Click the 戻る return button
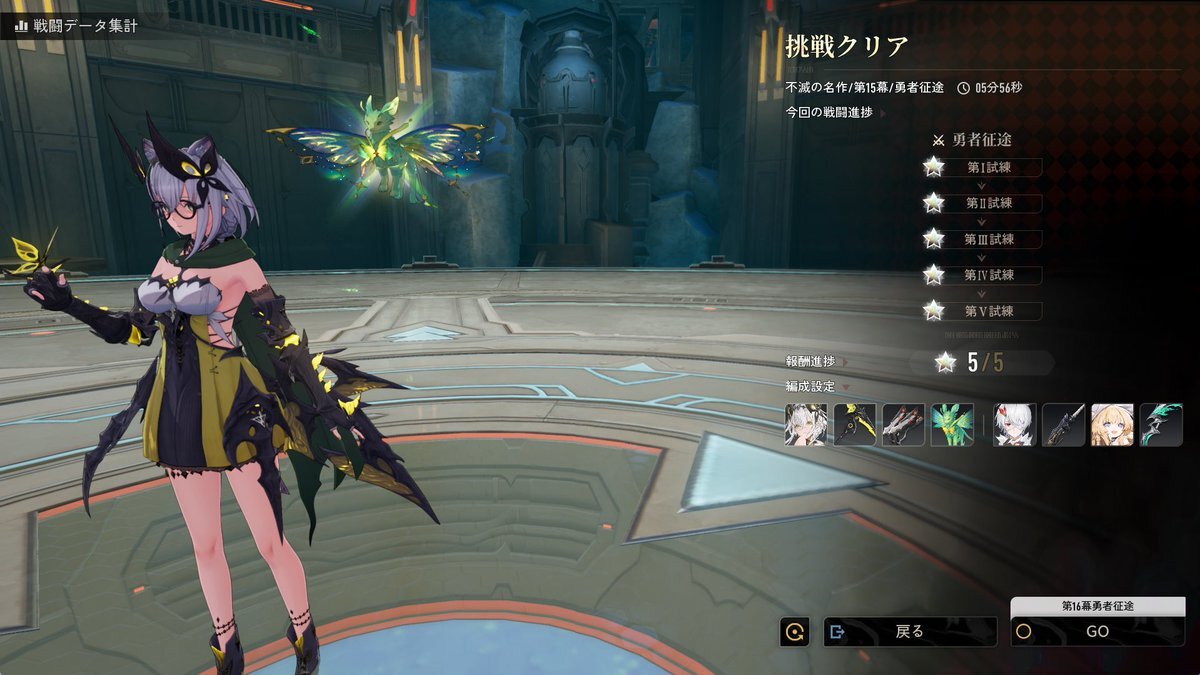Image resolution: width=1200 pixels, height=675 pixels. click(x=909, y=631)
